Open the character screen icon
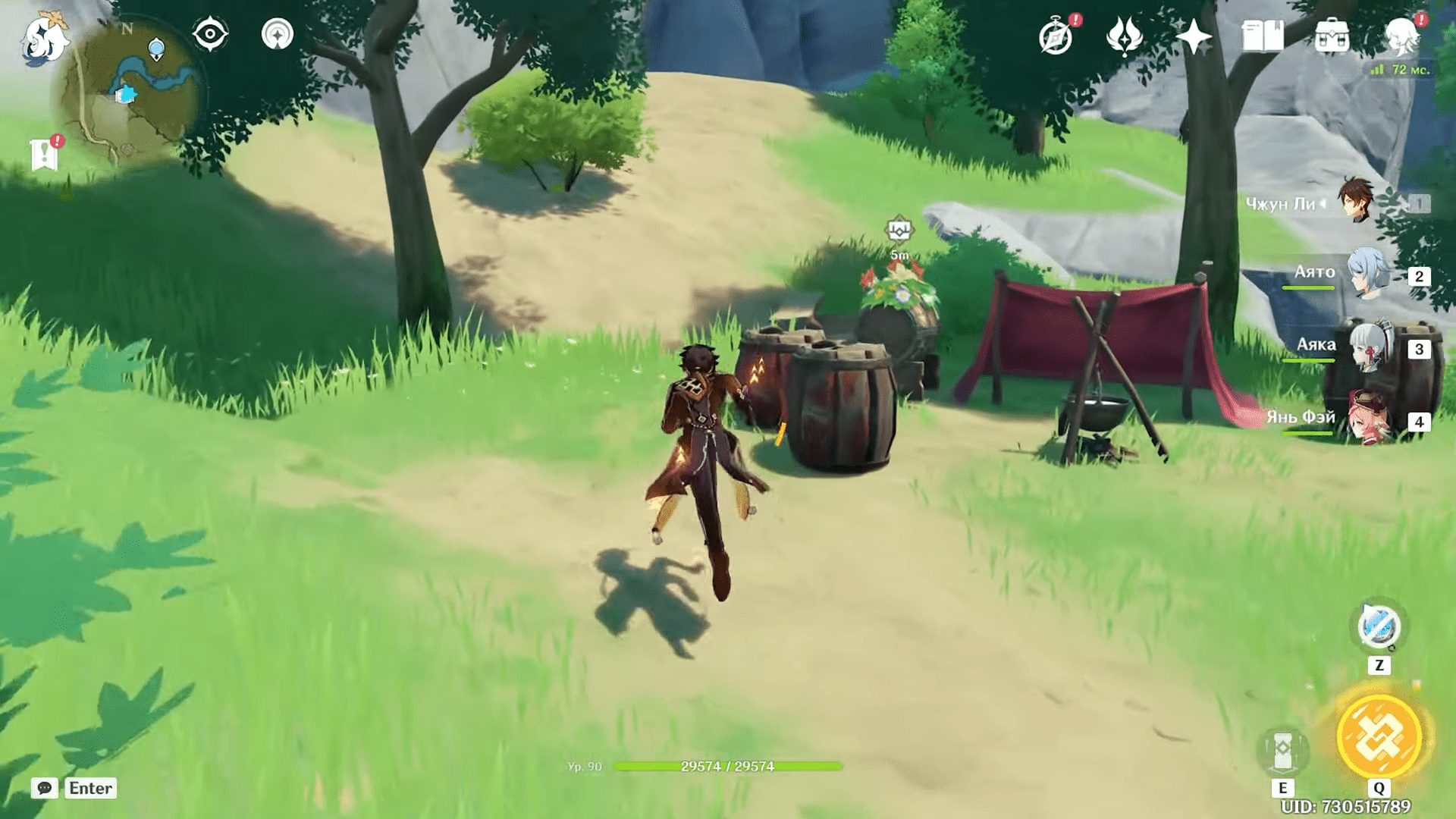Image resolution: width=1456 pixels, height=819 pixels. [1401, 36]
